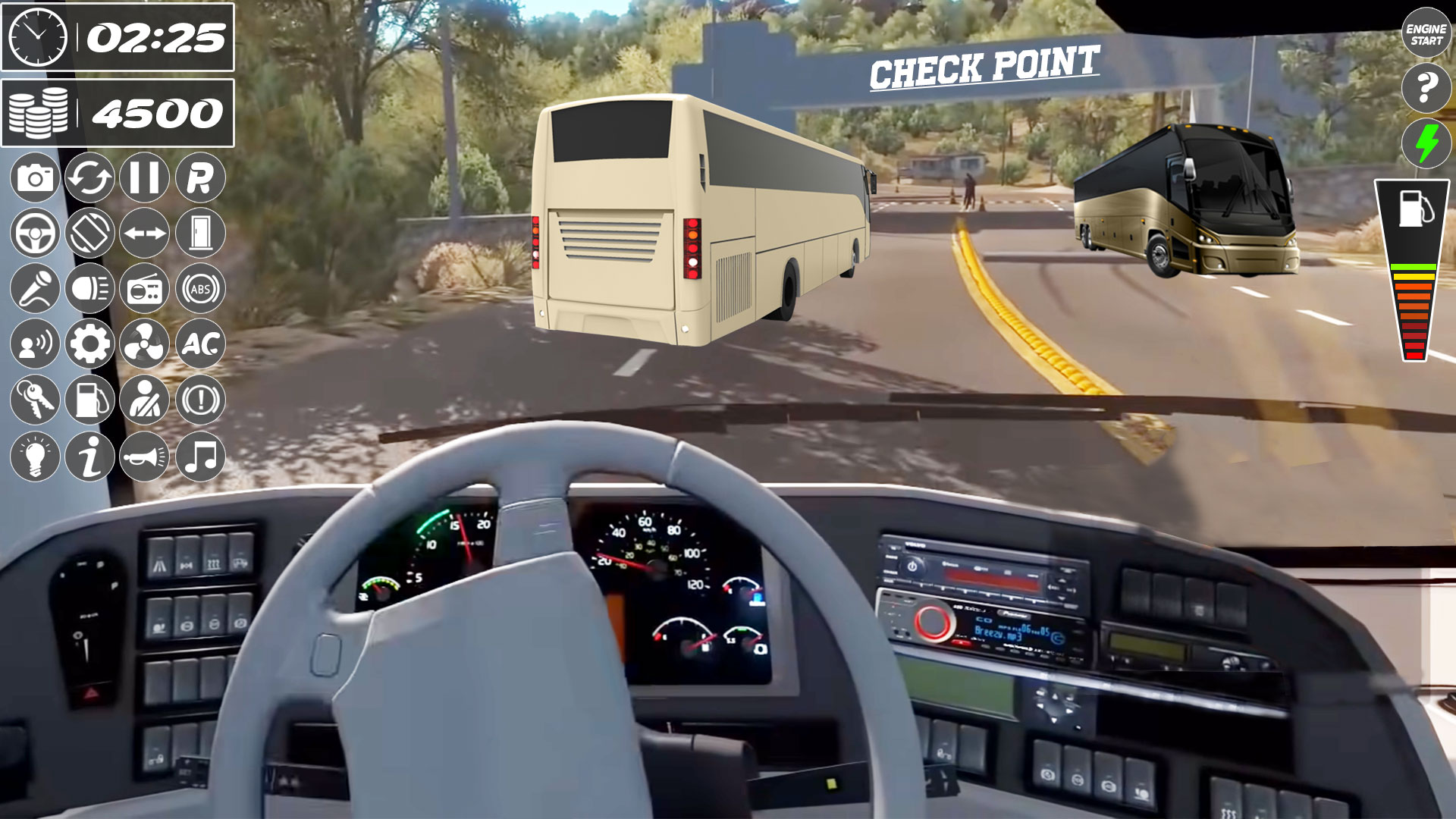Pause the driving game
The height and width of the screenshot is (819, 1456).
(145, 177)
